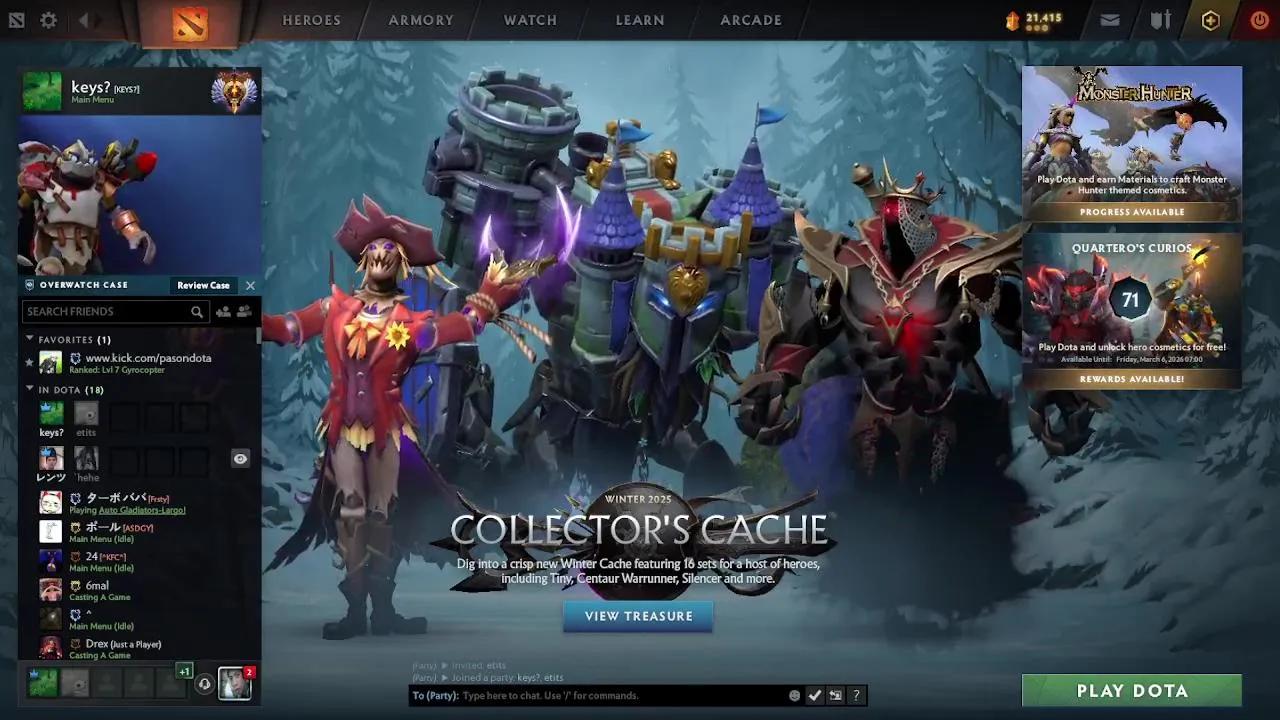Toggle the favorite star for pasondota
The width and height of the screenshot is (1280, 720).
pos(29,363)
